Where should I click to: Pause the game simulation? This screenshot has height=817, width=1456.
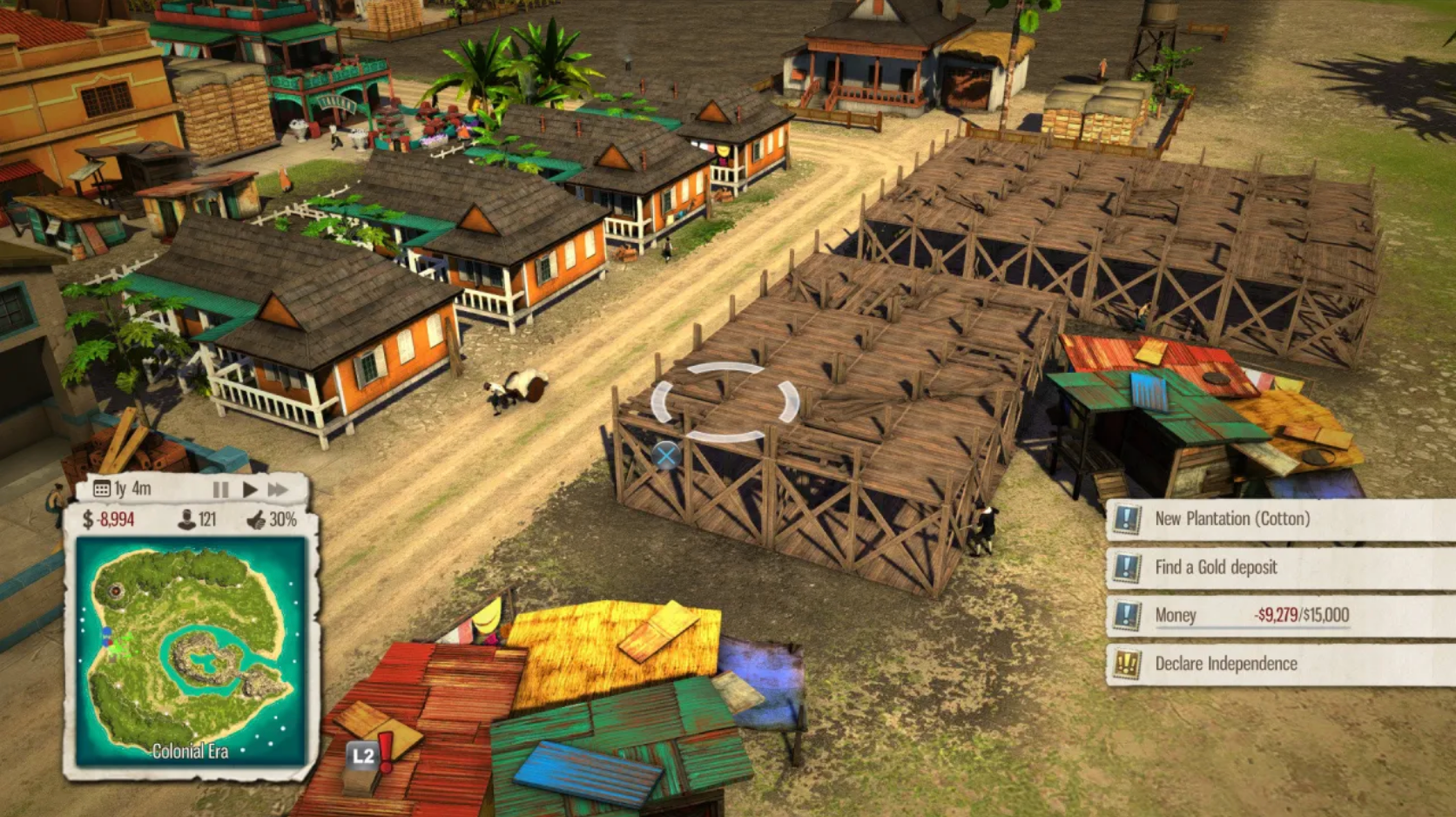click(x=219, y=489)
